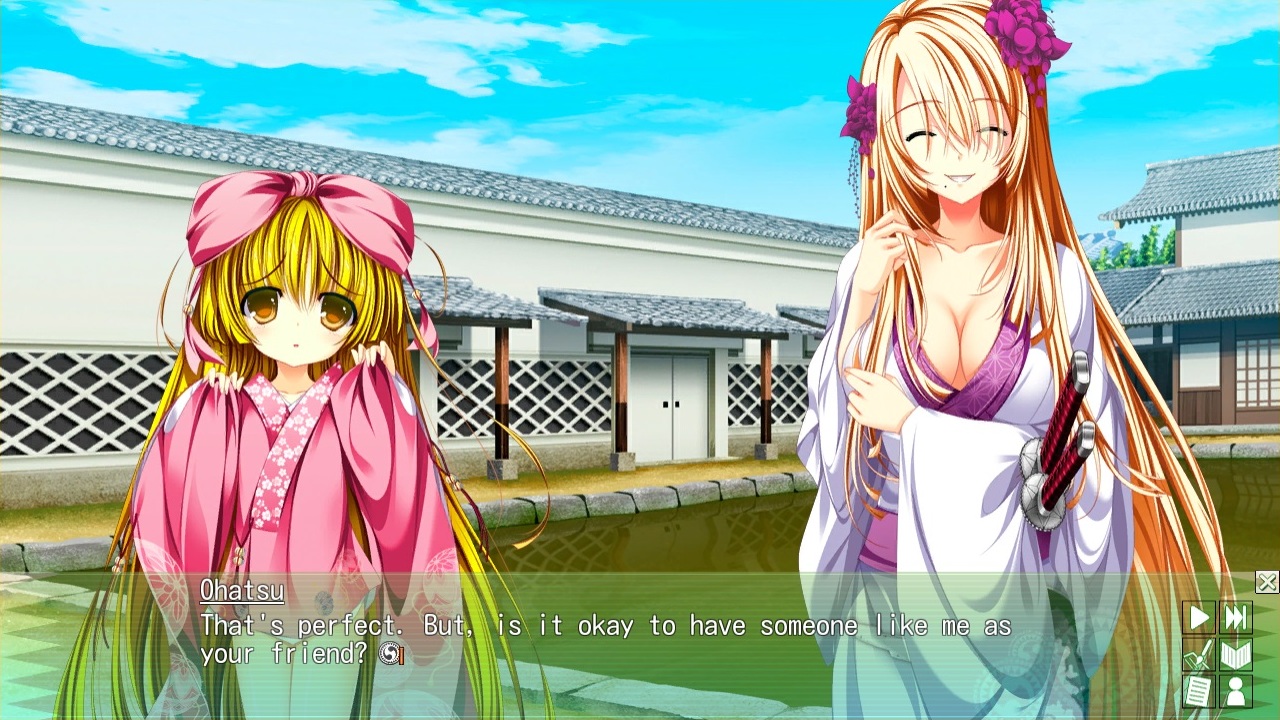
Task: Click the dialogue text to advance
Action: [x=600, y=626]
